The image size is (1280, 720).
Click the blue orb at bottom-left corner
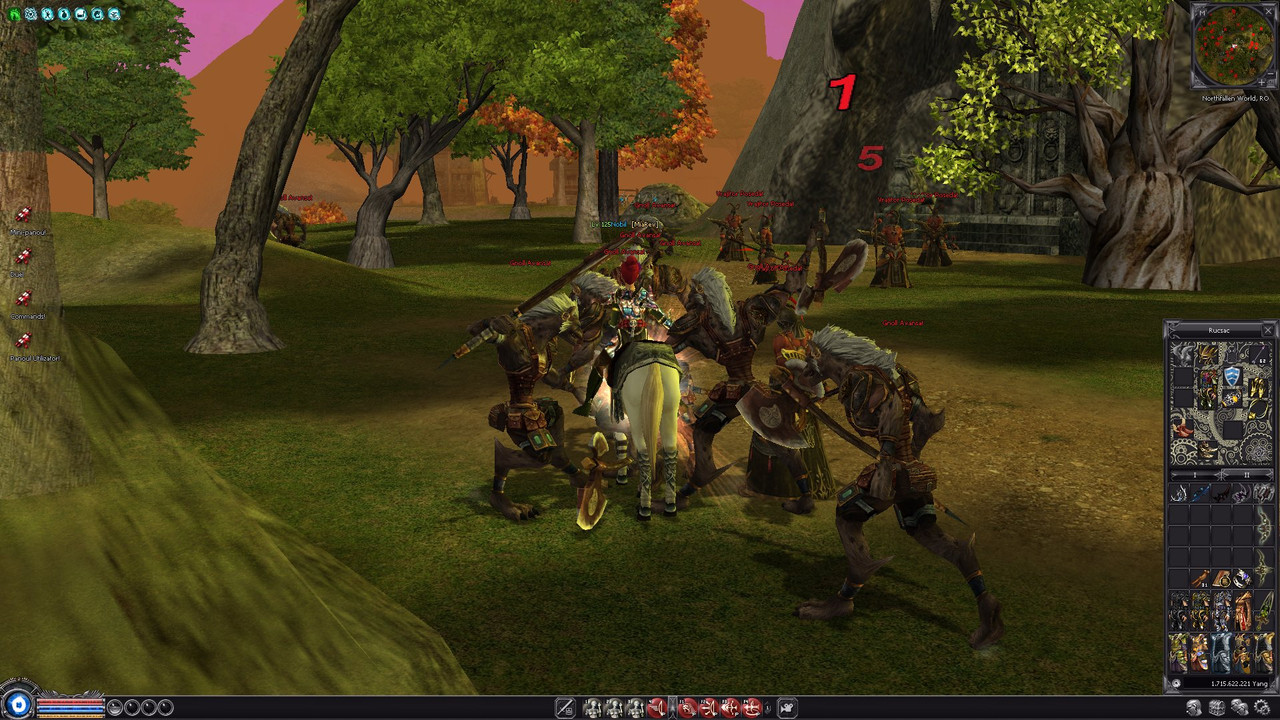(19, 705)
